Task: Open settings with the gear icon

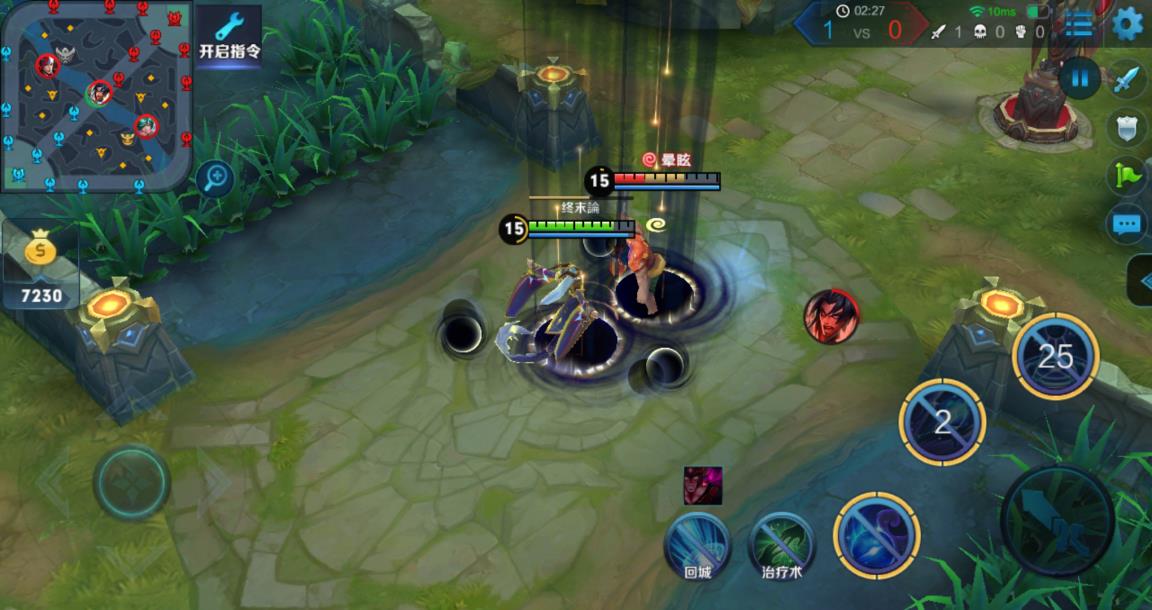Action: [x=1129, y=24]
